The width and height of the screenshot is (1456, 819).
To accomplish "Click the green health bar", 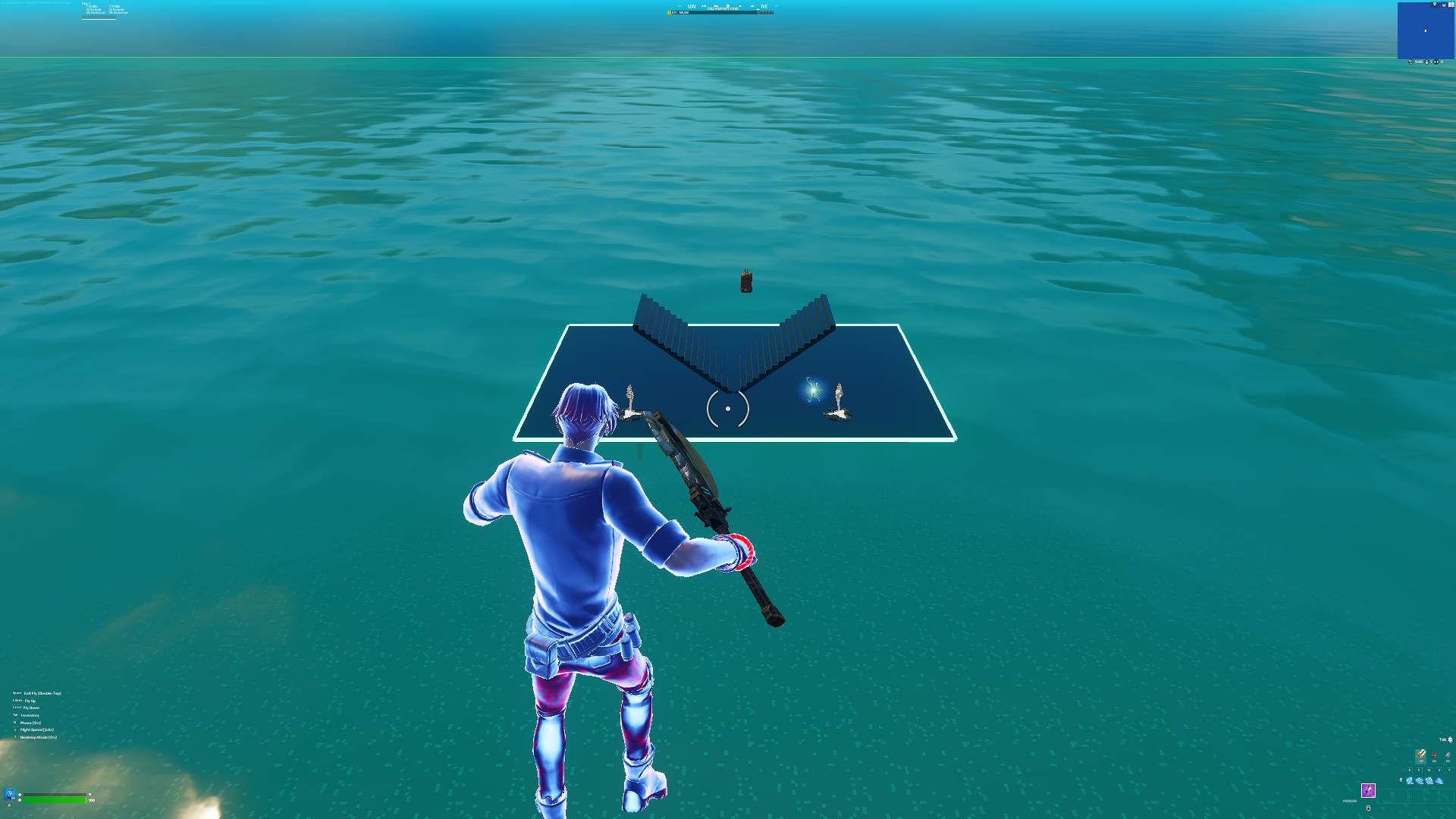I will click(53, 800).
